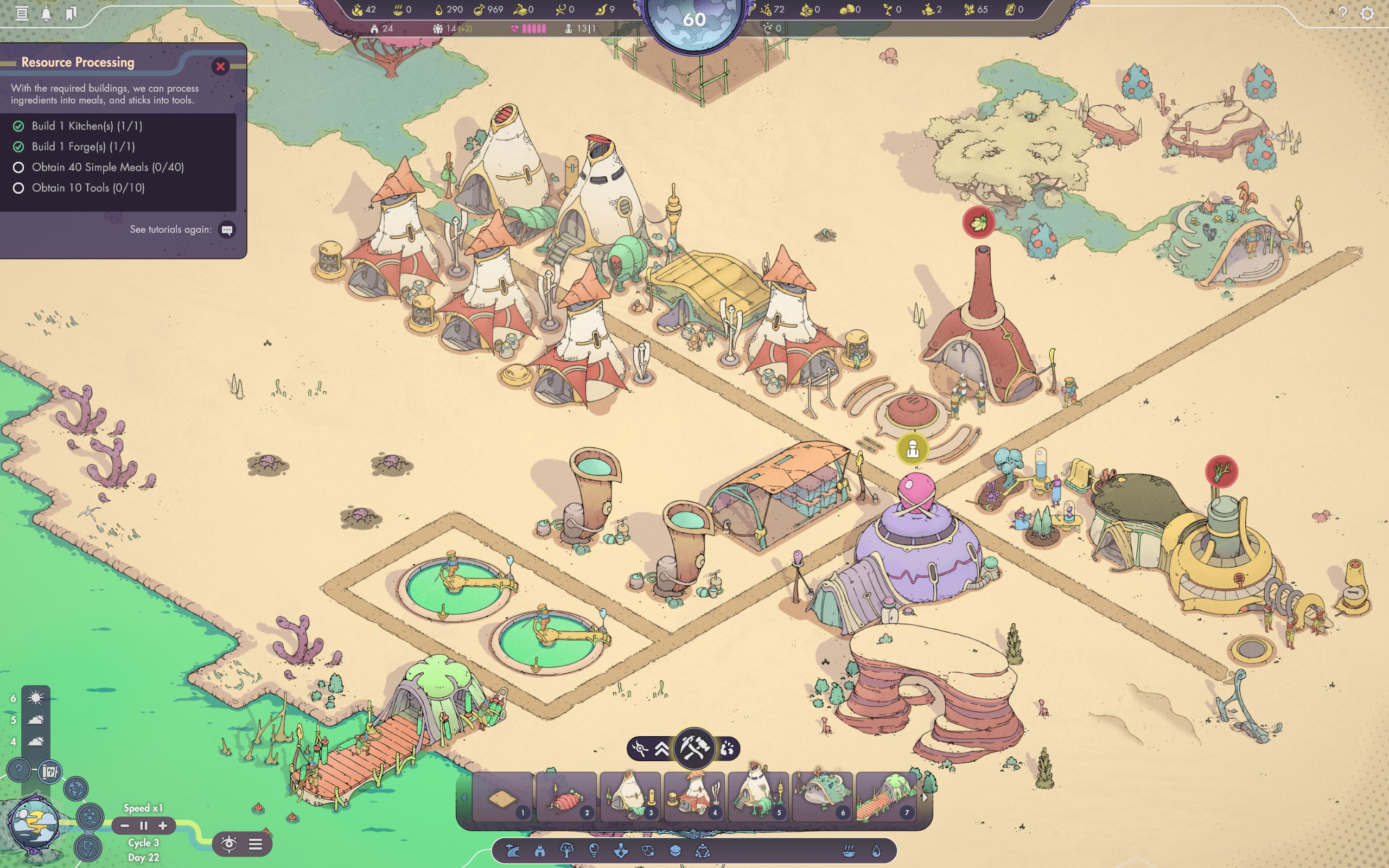Image resolution: width=1389 pixels, height=868 pixels.
Task: Select the path tile in build slot 1
Action: pyautogui.click(x=502, y=797)
